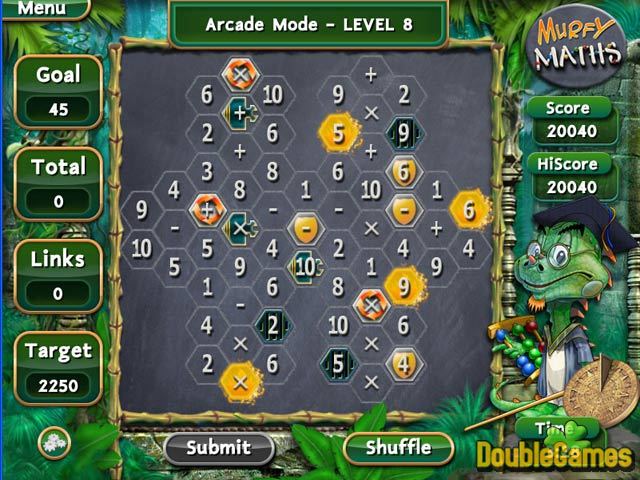This screenshot has width=640, height=480.
Task: Select the gold shield 6 tile
Action: (403, 171)
